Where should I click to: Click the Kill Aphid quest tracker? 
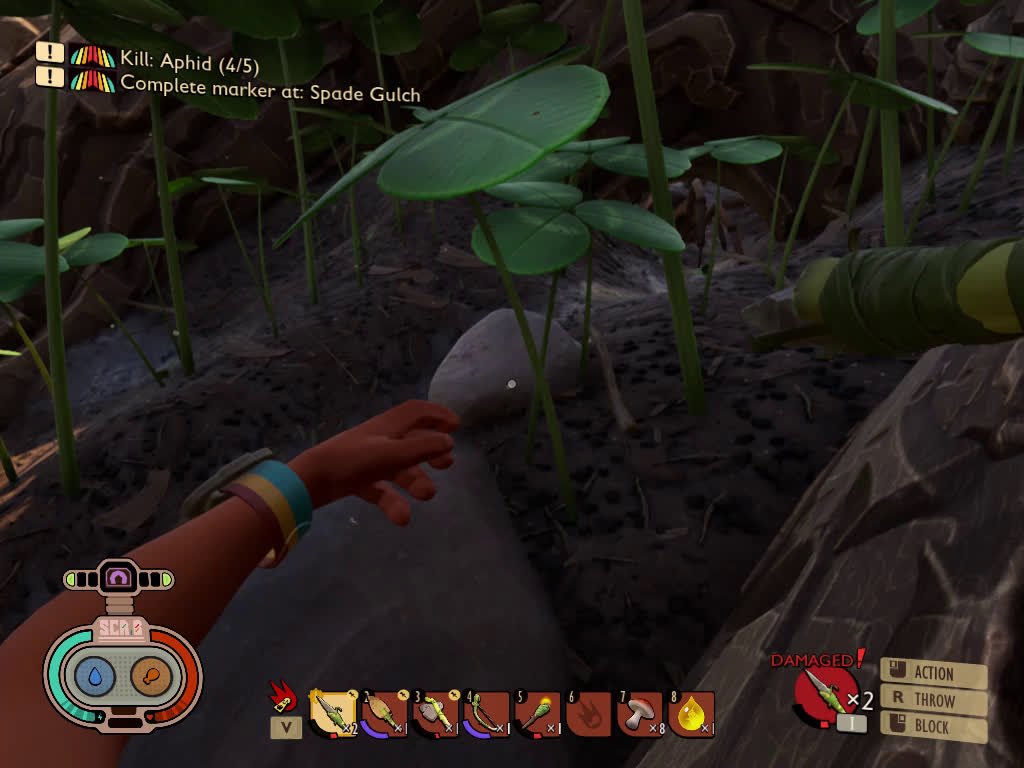[x=189, y=64]
